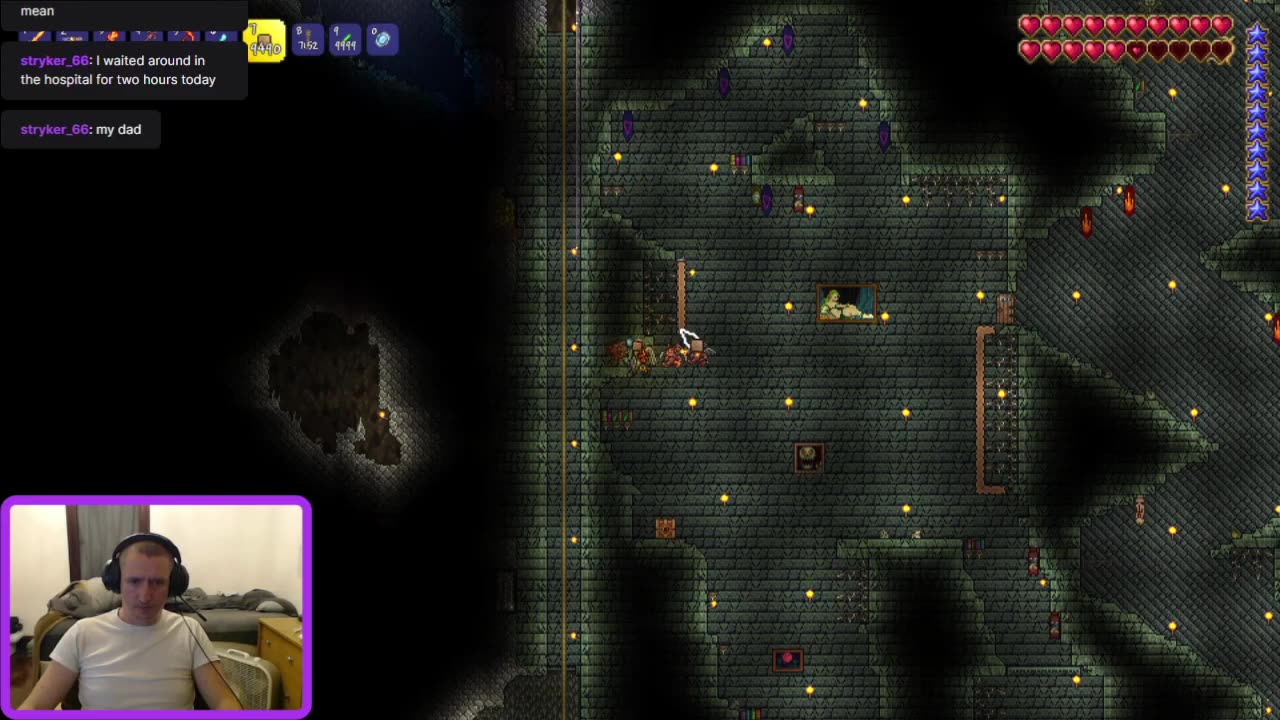Click the webcam overlay in the corner
This screenshot has height=720, width=1280.
tap(156, 604)
